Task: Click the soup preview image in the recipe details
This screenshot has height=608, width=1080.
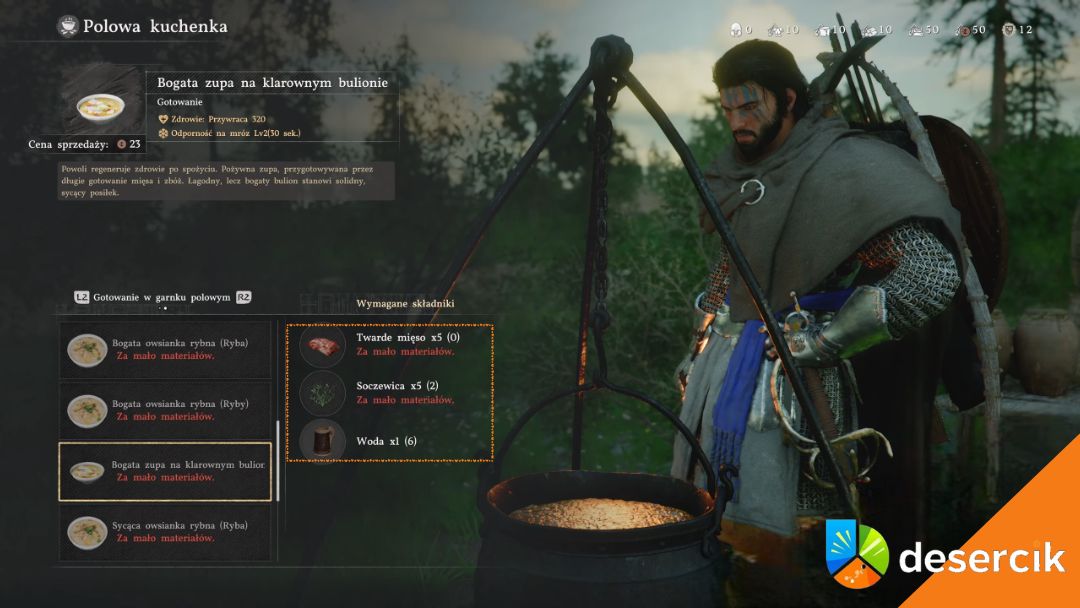Action: point(100,105)
